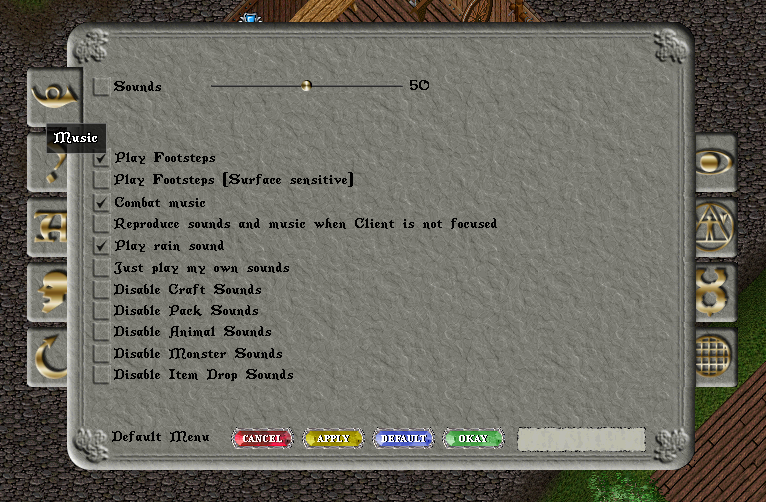Restore settings with the Default button
766x502 pixels.
tap(403, 439)
